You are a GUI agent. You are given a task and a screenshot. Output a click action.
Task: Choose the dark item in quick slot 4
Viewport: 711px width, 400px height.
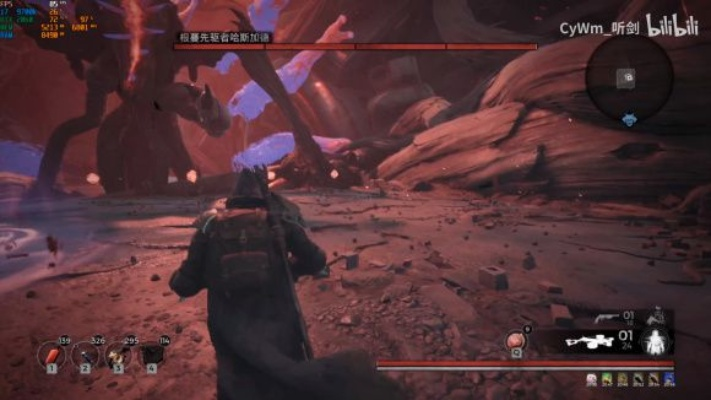coord(152,354)
